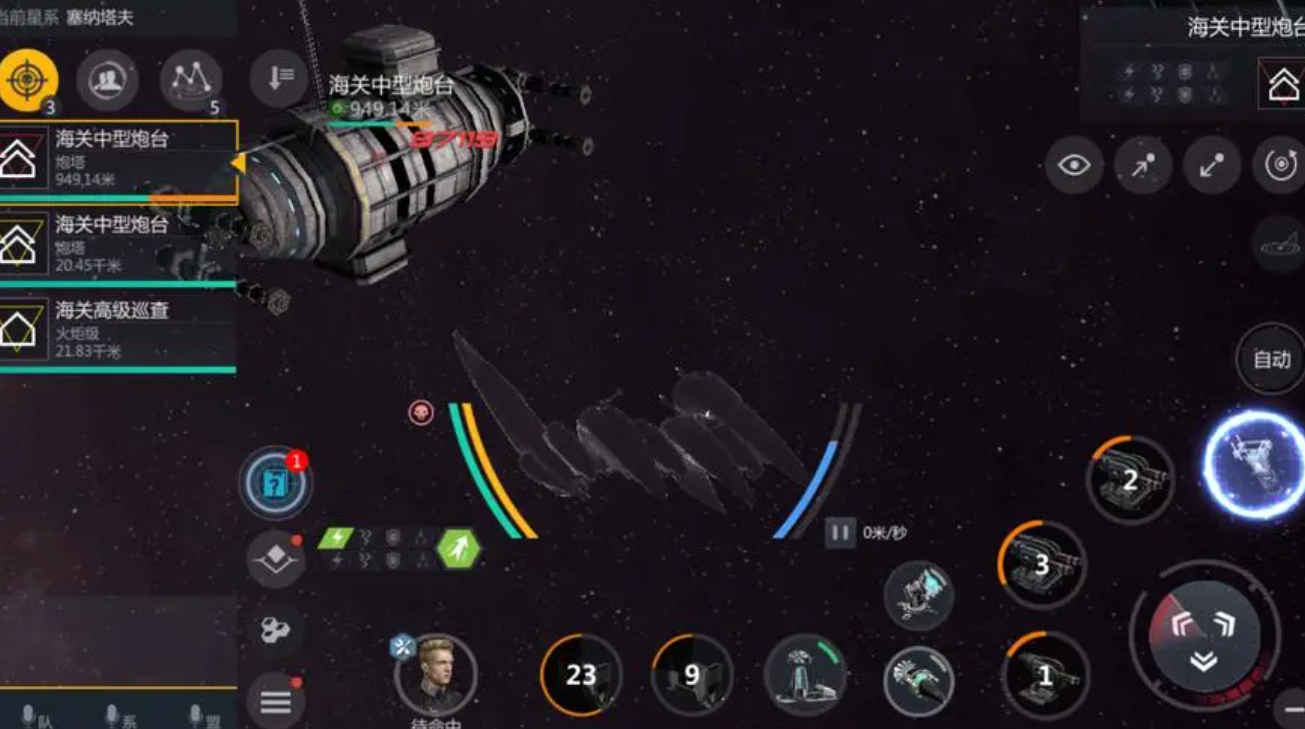Image resolution: width=1305 pixels, height=729 pixels.
Task: Fire weapon group number 3
Action: click(1041, 565)
